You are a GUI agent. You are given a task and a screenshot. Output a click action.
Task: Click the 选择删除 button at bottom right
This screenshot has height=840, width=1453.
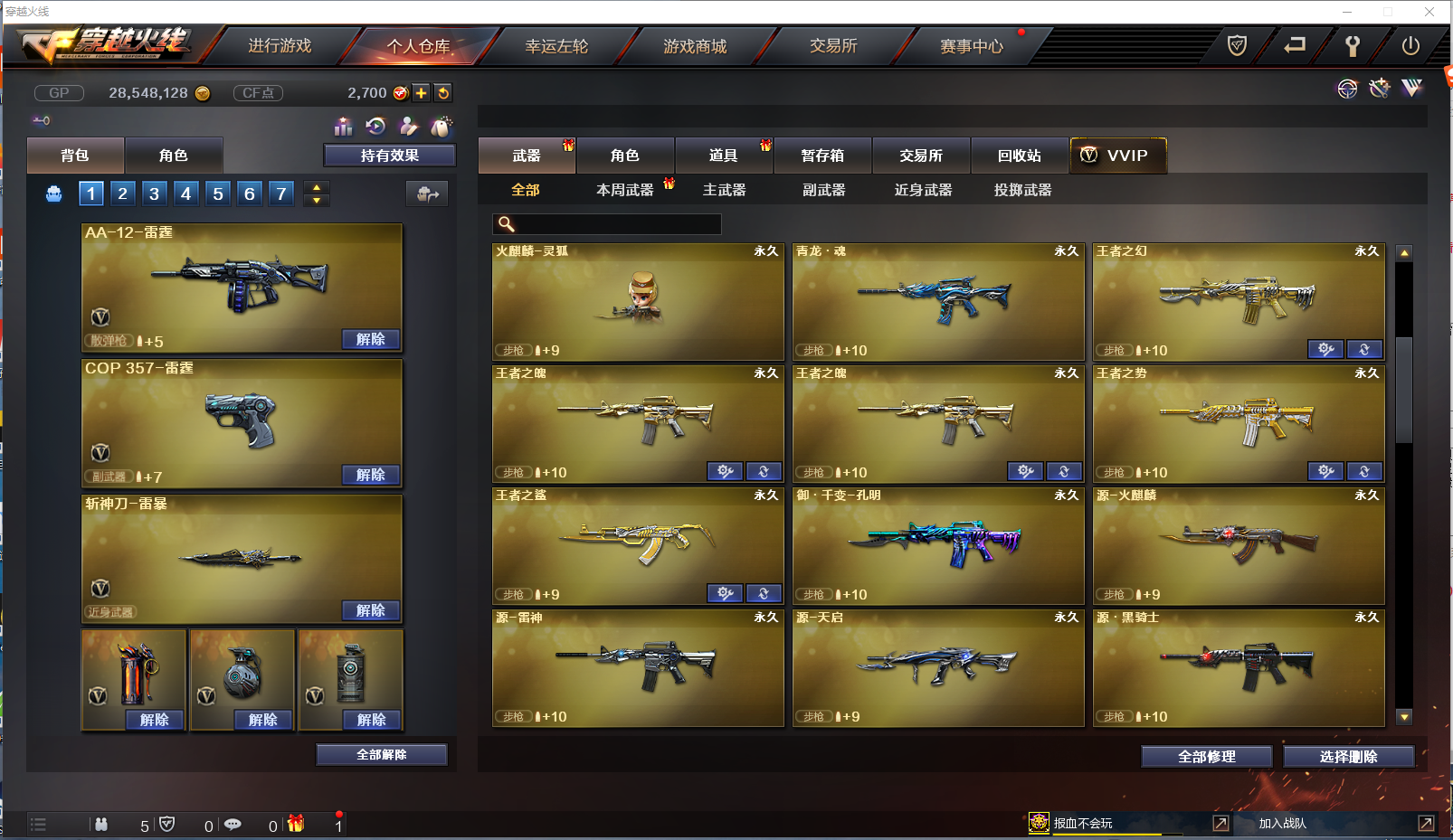pyautogui.click(x=1347, y=757)
